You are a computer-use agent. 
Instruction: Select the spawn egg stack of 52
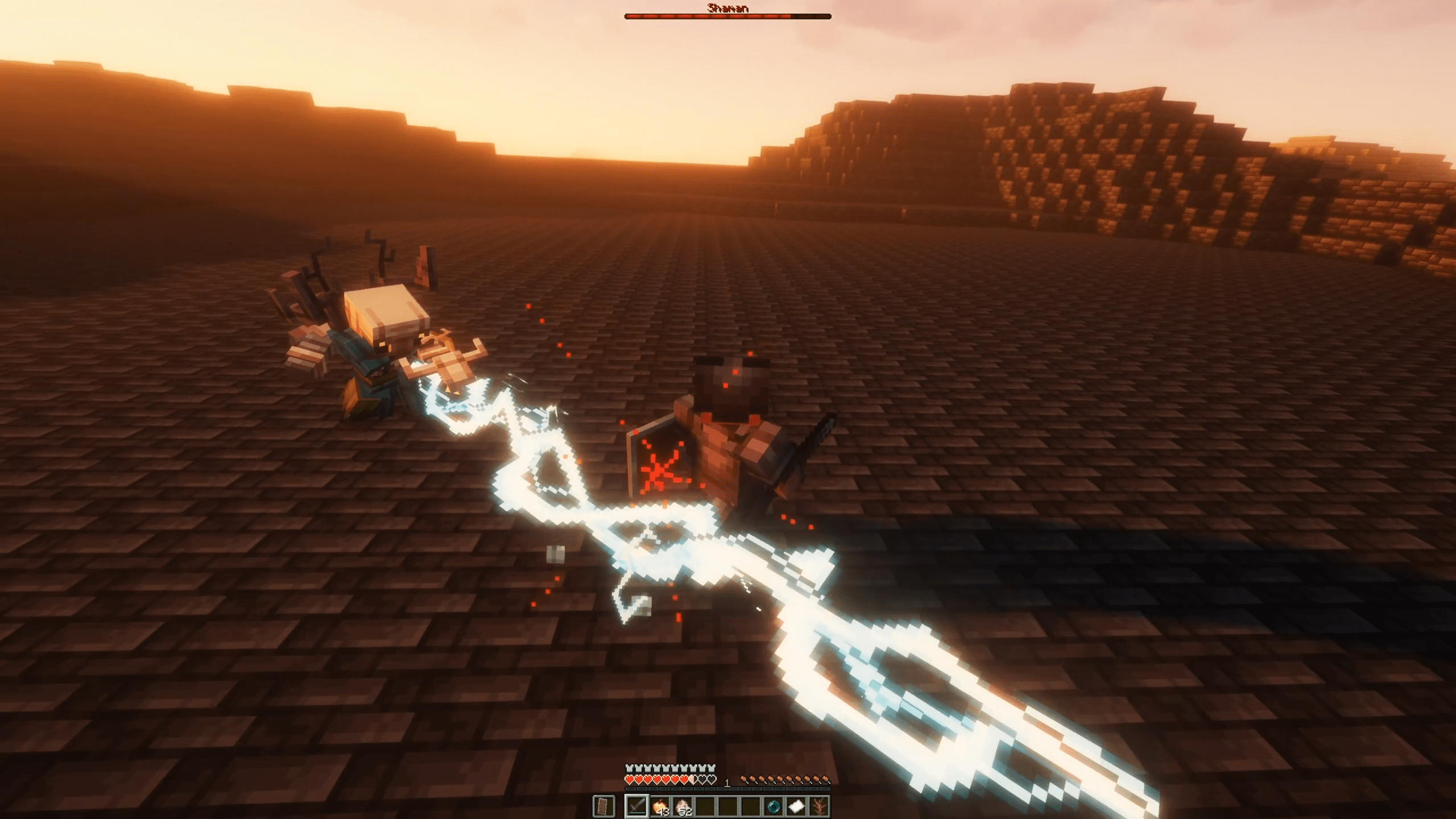tap(682, 806)
